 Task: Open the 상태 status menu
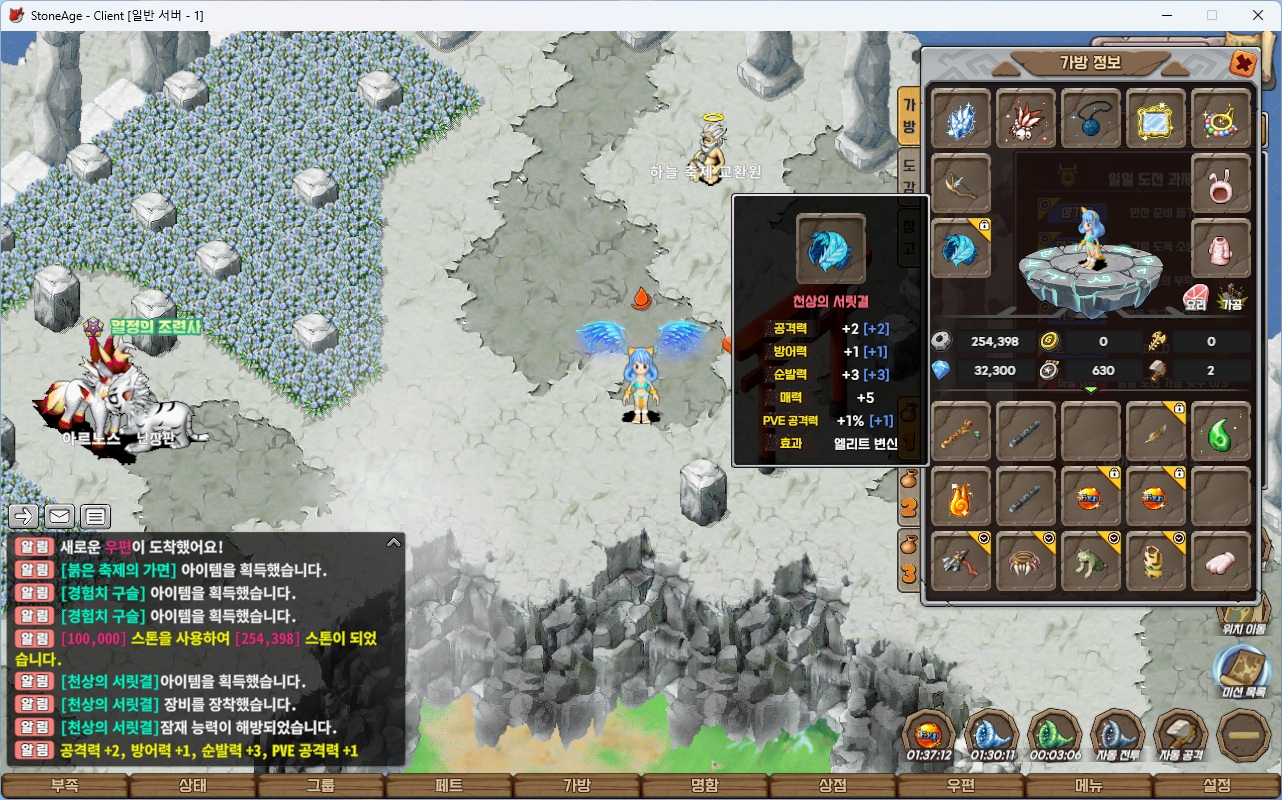(192, 785)
